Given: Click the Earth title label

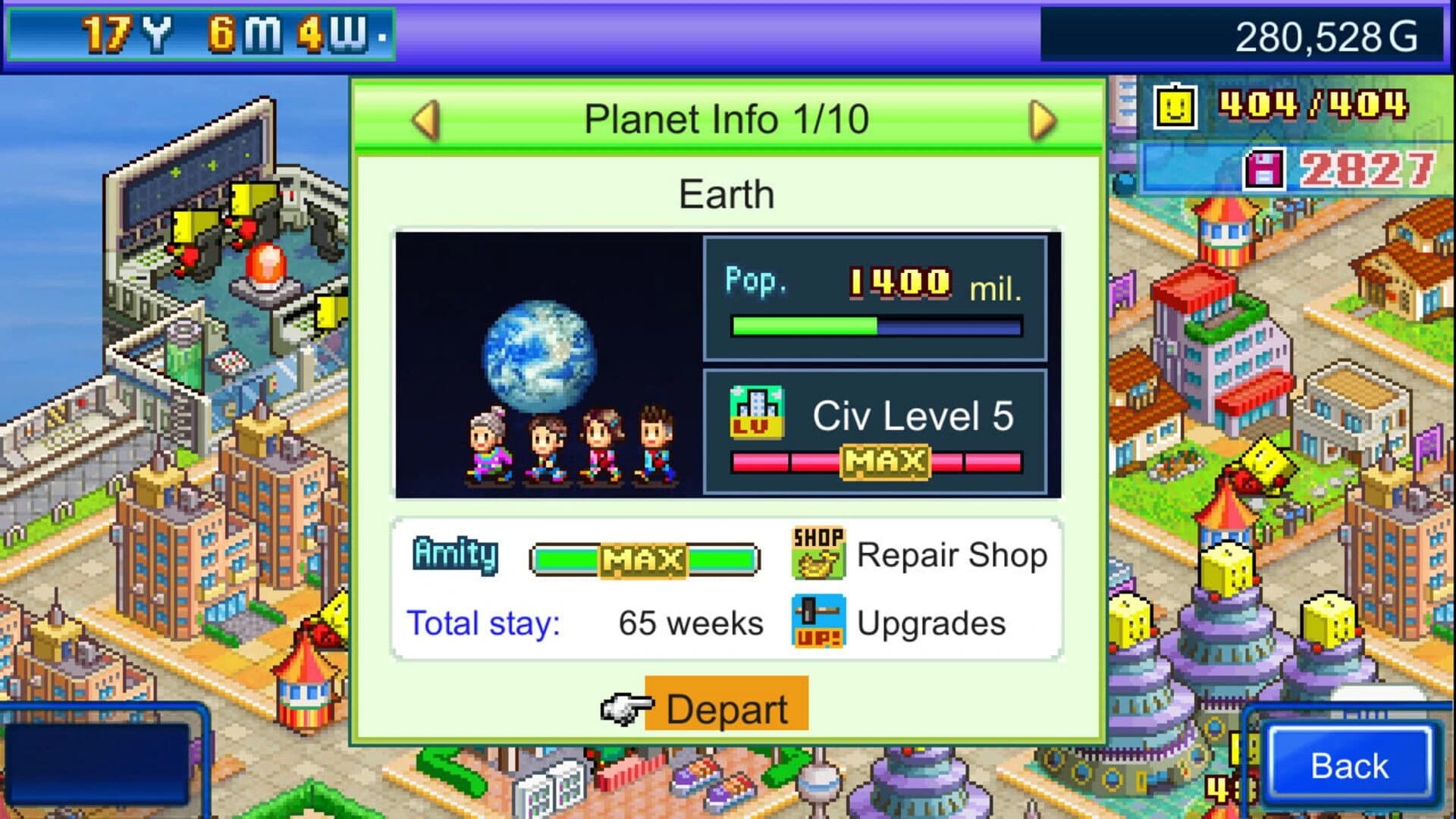Looking at the screenshot, I should point(726,193).
